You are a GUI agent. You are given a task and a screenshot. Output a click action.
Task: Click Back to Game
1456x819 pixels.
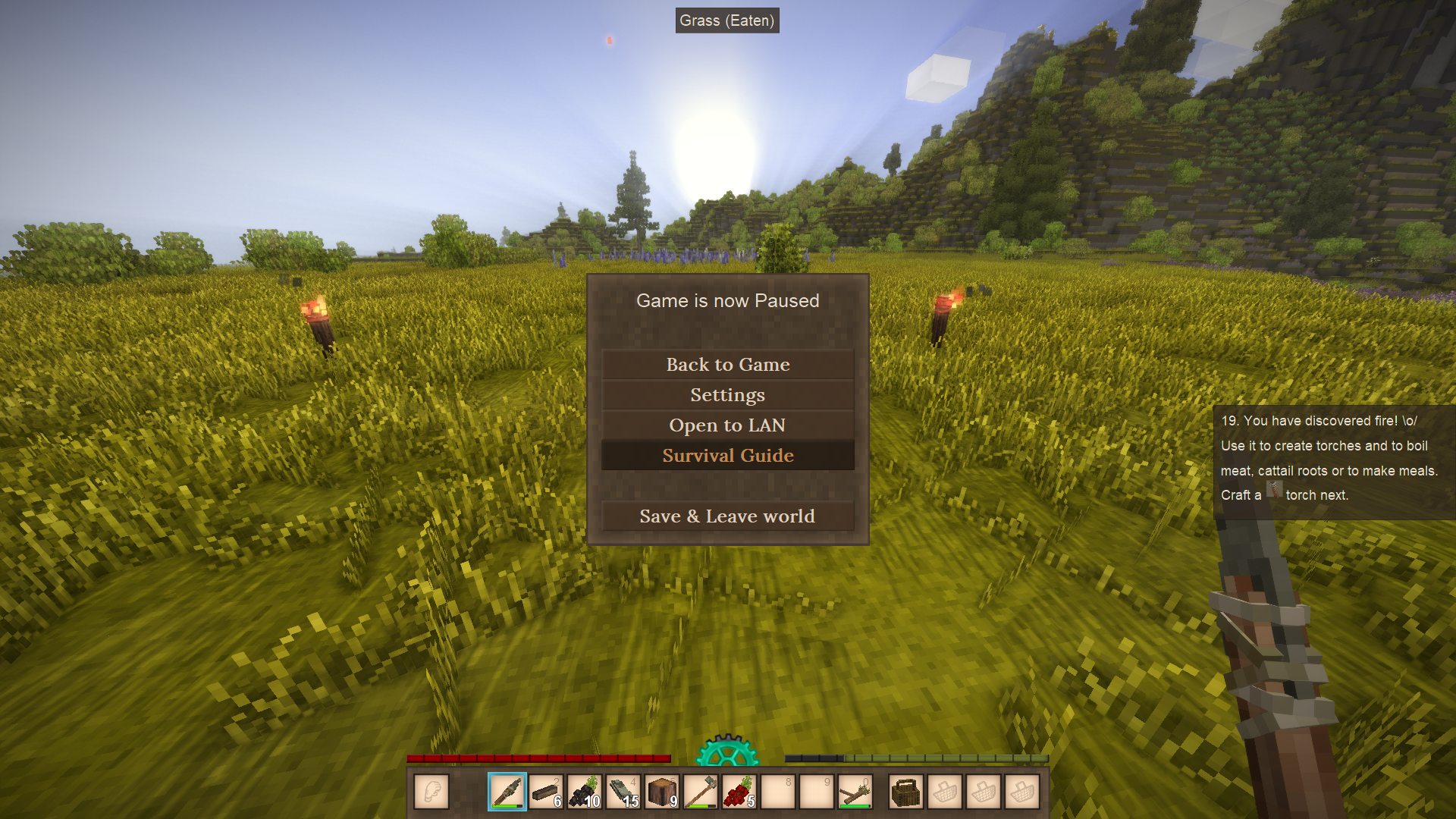[727, 365]
